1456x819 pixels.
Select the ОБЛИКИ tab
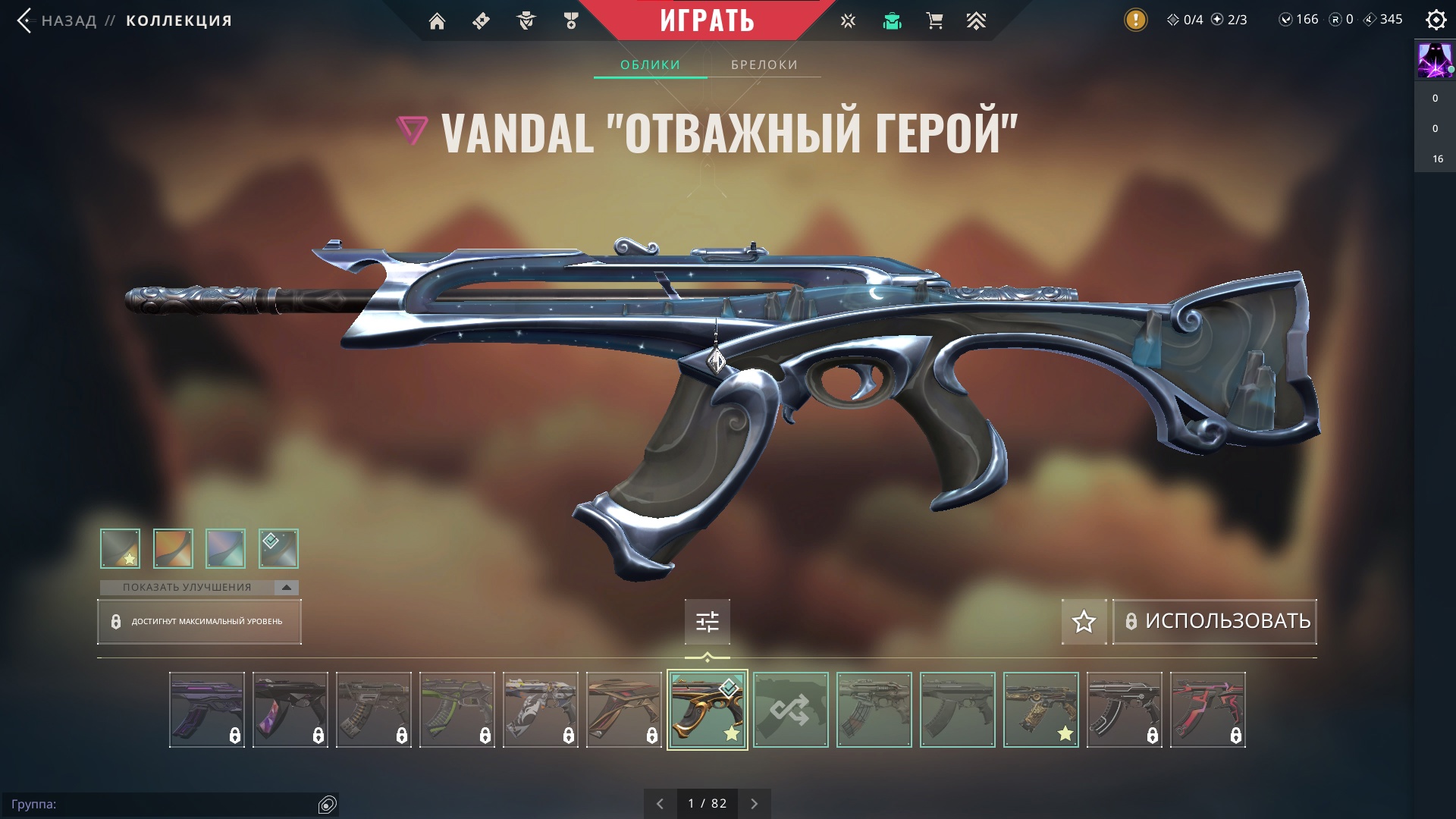tap(650, 64)
